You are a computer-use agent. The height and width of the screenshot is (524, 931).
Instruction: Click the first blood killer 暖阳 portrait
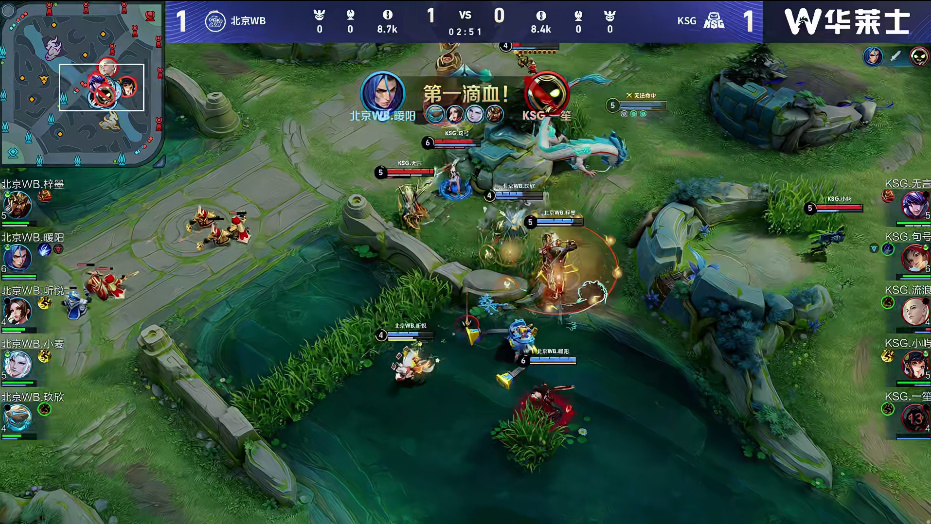pos(382,91)
